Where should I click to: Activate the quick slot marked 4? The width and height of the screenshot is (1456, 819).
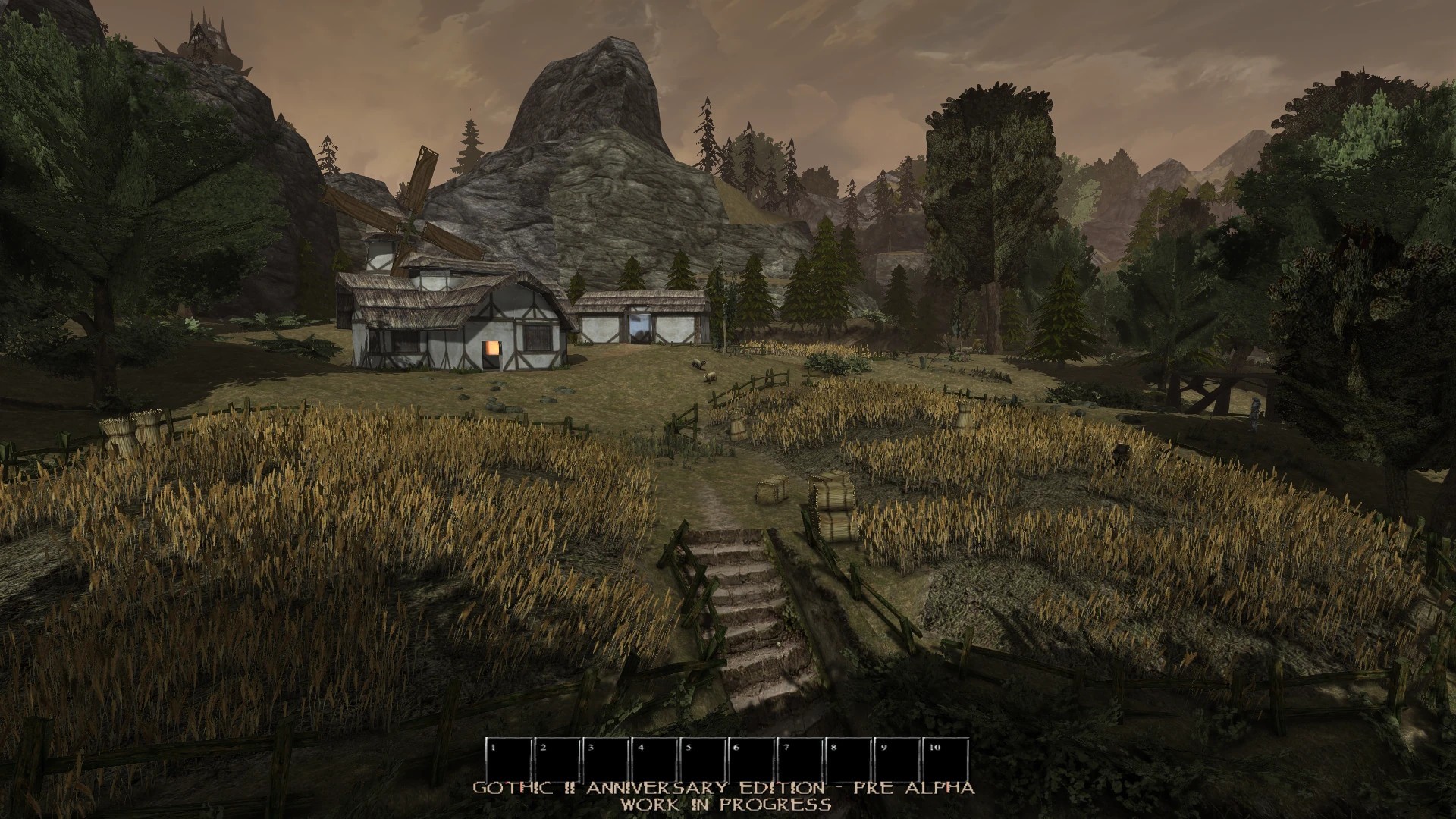[654, 761]
